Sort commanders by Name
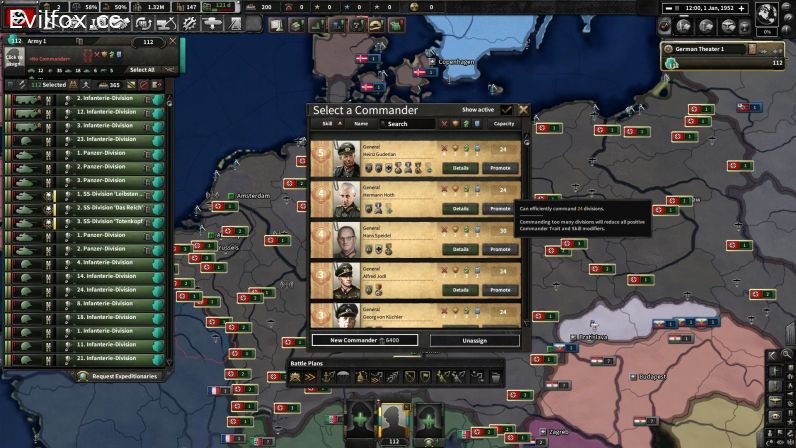Viewport: 796px width, 448px height. pyautogui.click(x=361, y=124)
